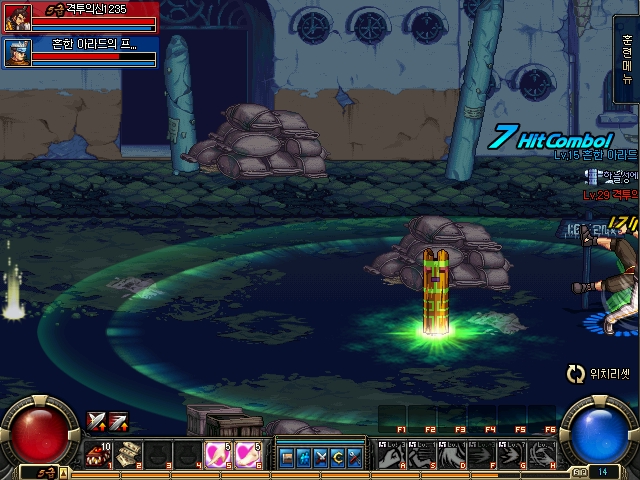Click the second sword buff icon
The width and height of the screenshot is (640, 480).
pos(117,421)
